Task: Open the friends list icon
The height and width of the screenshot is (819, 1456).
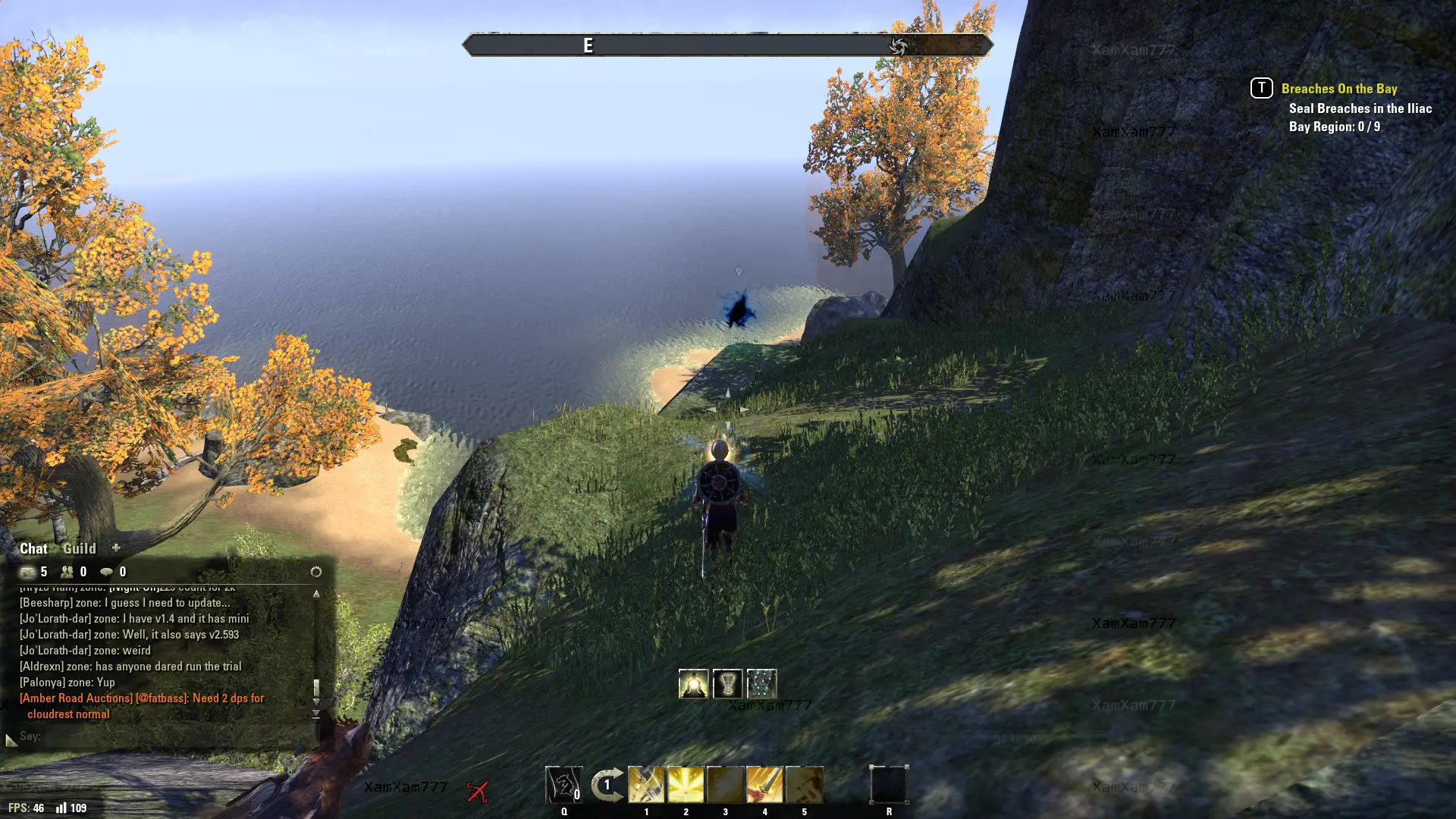Action: pos(67,572)
